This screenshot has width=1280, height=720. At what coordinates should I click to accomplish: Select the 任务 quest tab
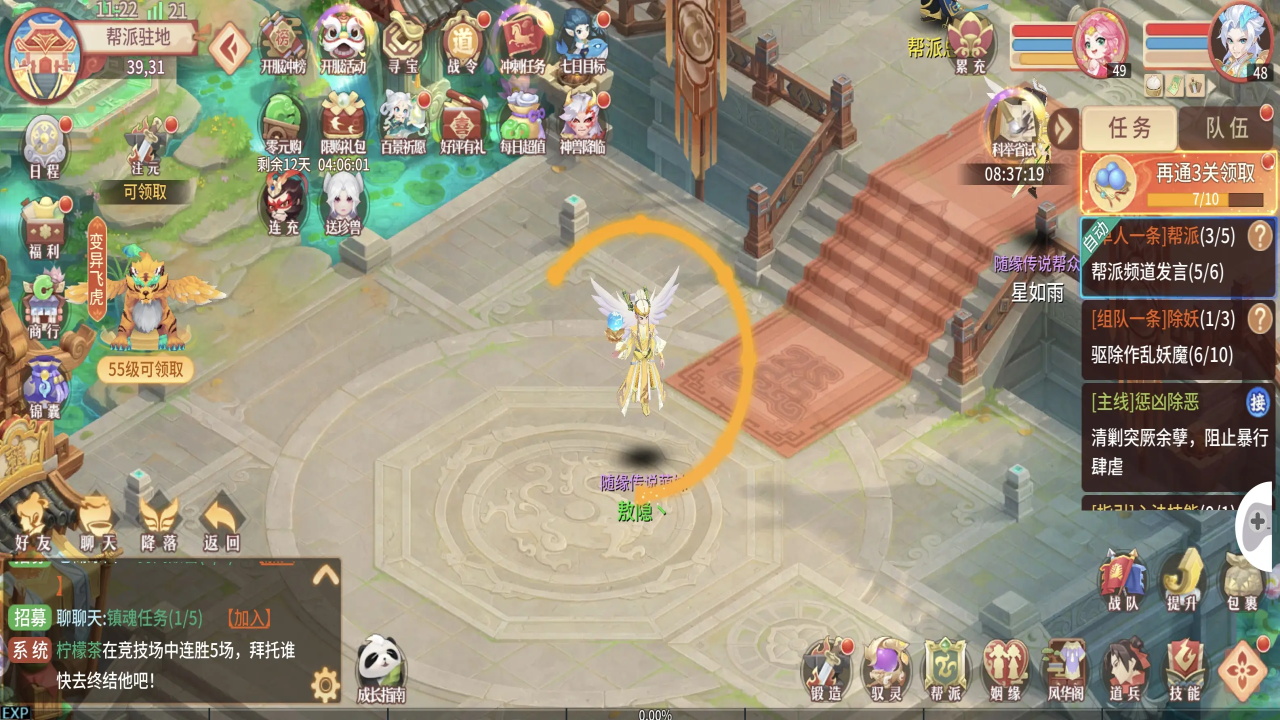pos(1130,128)
